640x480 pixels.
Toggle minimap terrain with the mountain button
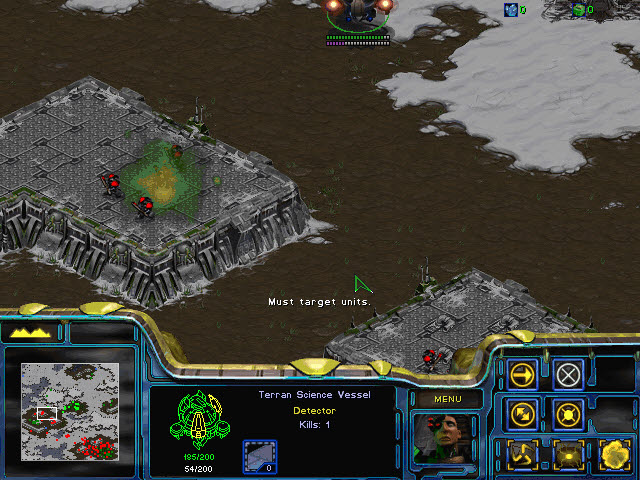pos(32,332)
